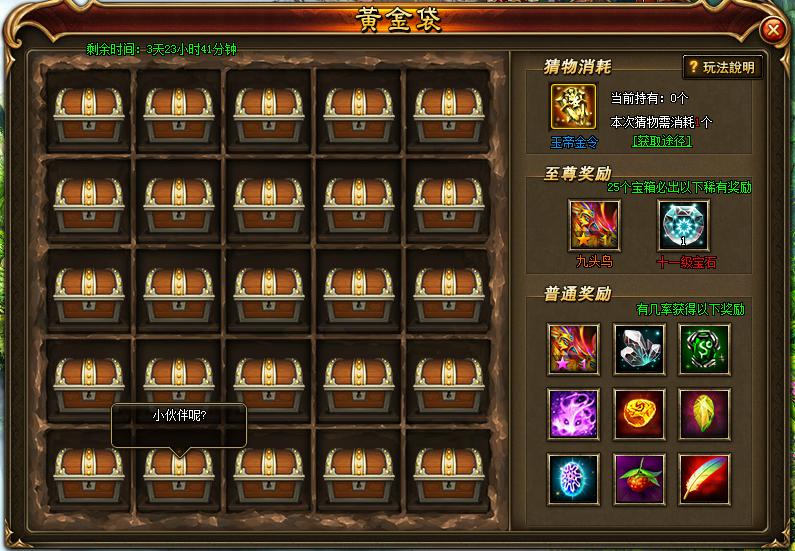Check the red berry fruit reward

point(640,478)
